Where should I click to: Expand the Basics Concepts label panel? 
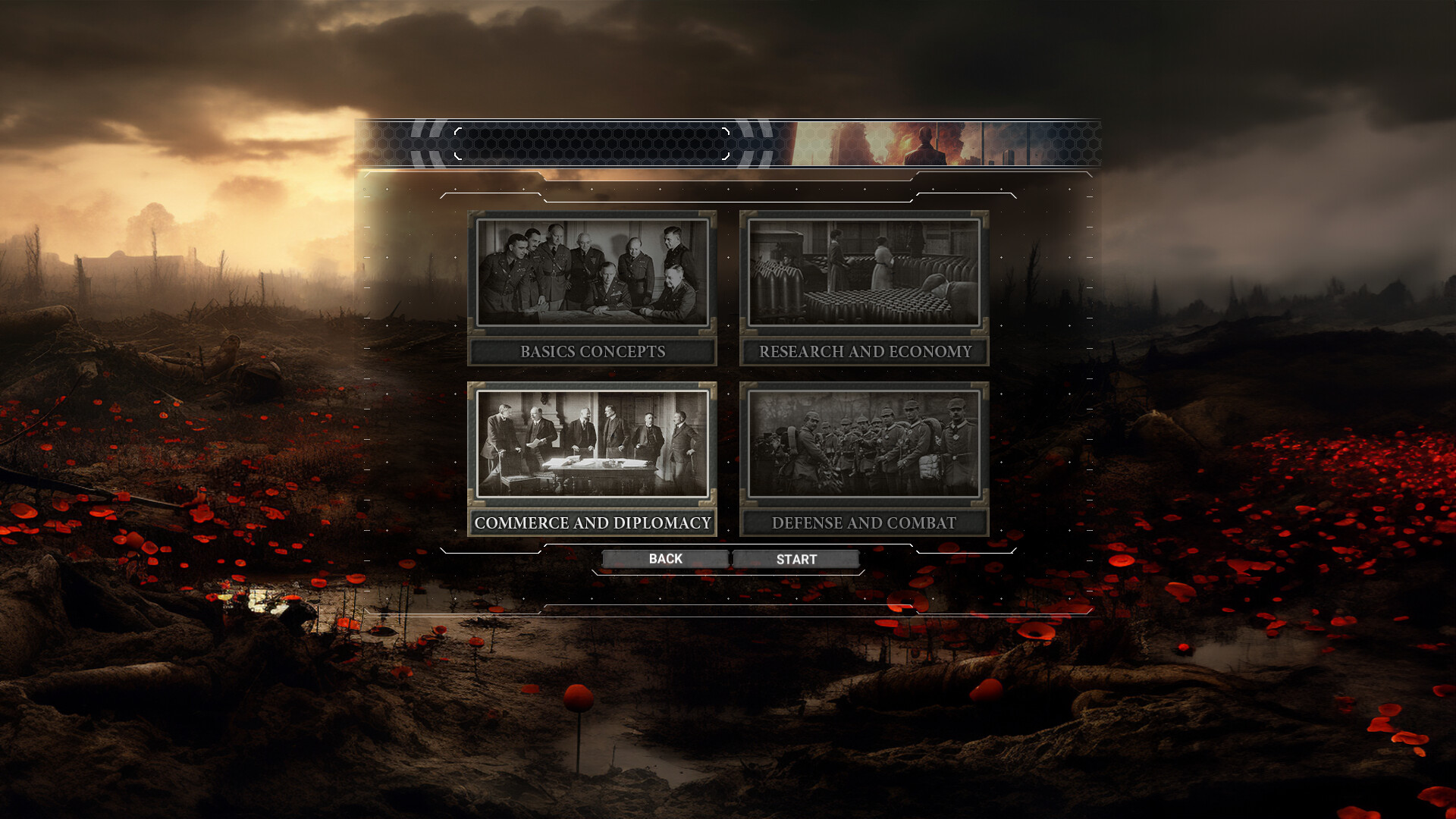click(x=592, y=351)
